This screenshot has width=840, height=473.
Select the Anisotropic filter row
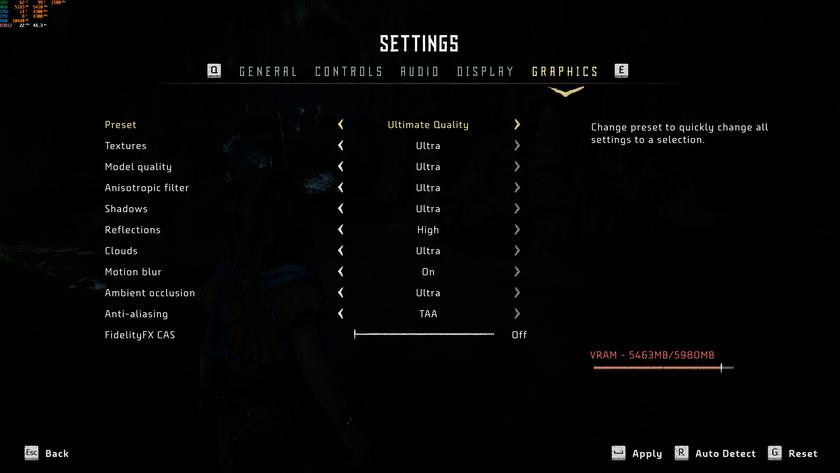pyautogui.click(x=147, y=188)
